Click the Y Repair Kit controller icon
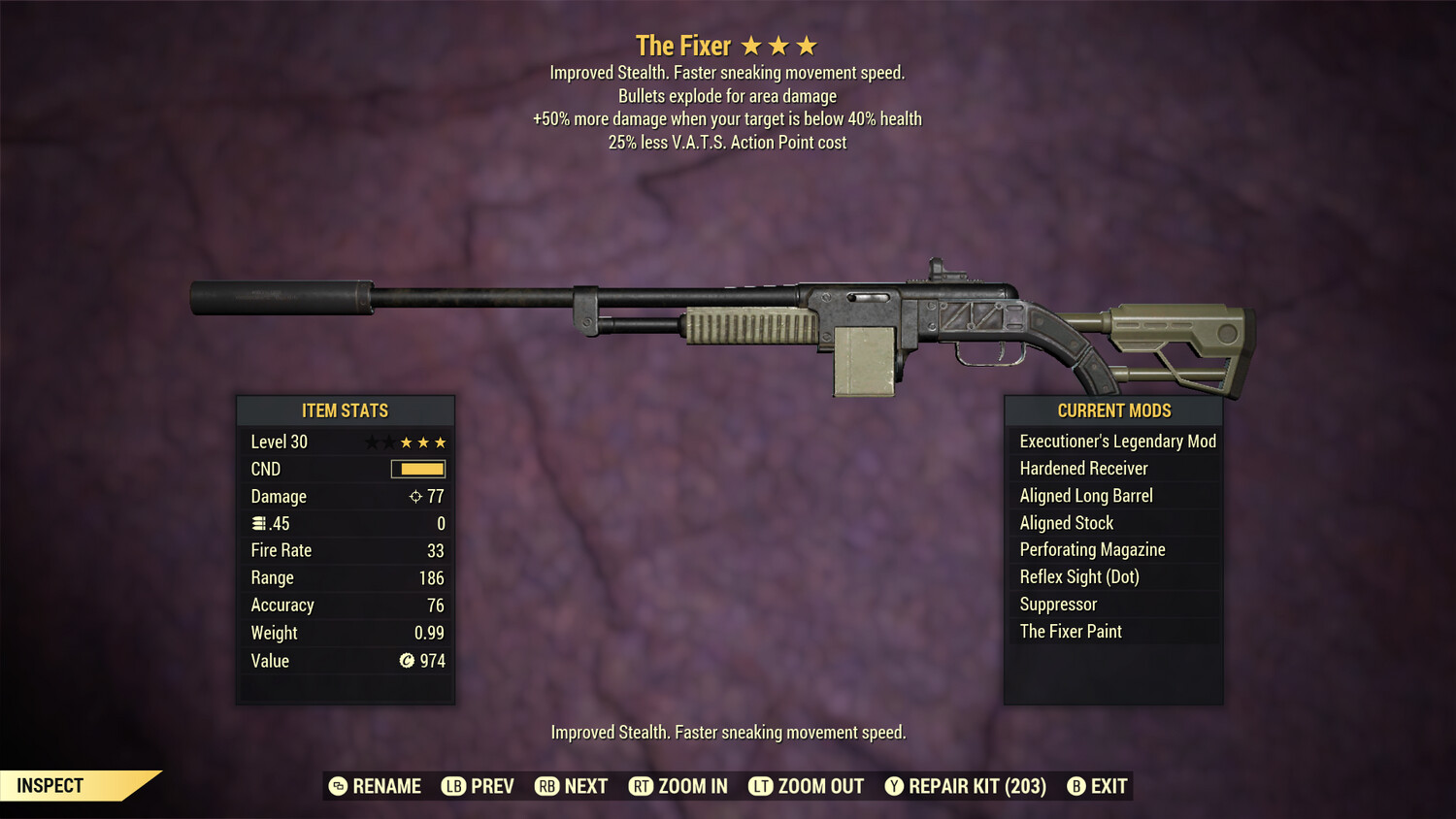1456x819 pixels. pyautogui.click(x=894, y=786)
